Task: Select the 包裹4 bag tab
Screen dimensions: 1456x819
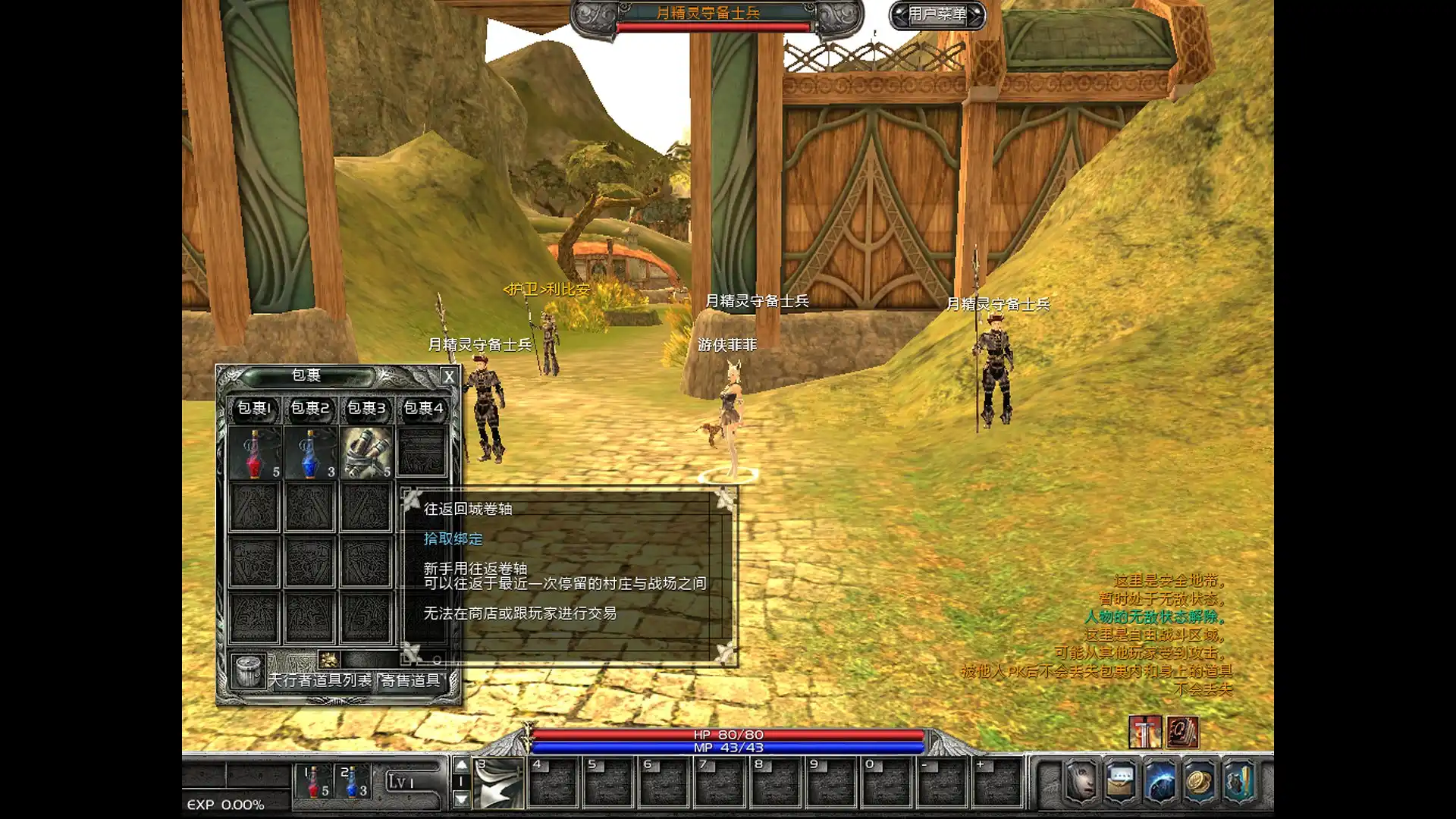Action: pos(423,409)
